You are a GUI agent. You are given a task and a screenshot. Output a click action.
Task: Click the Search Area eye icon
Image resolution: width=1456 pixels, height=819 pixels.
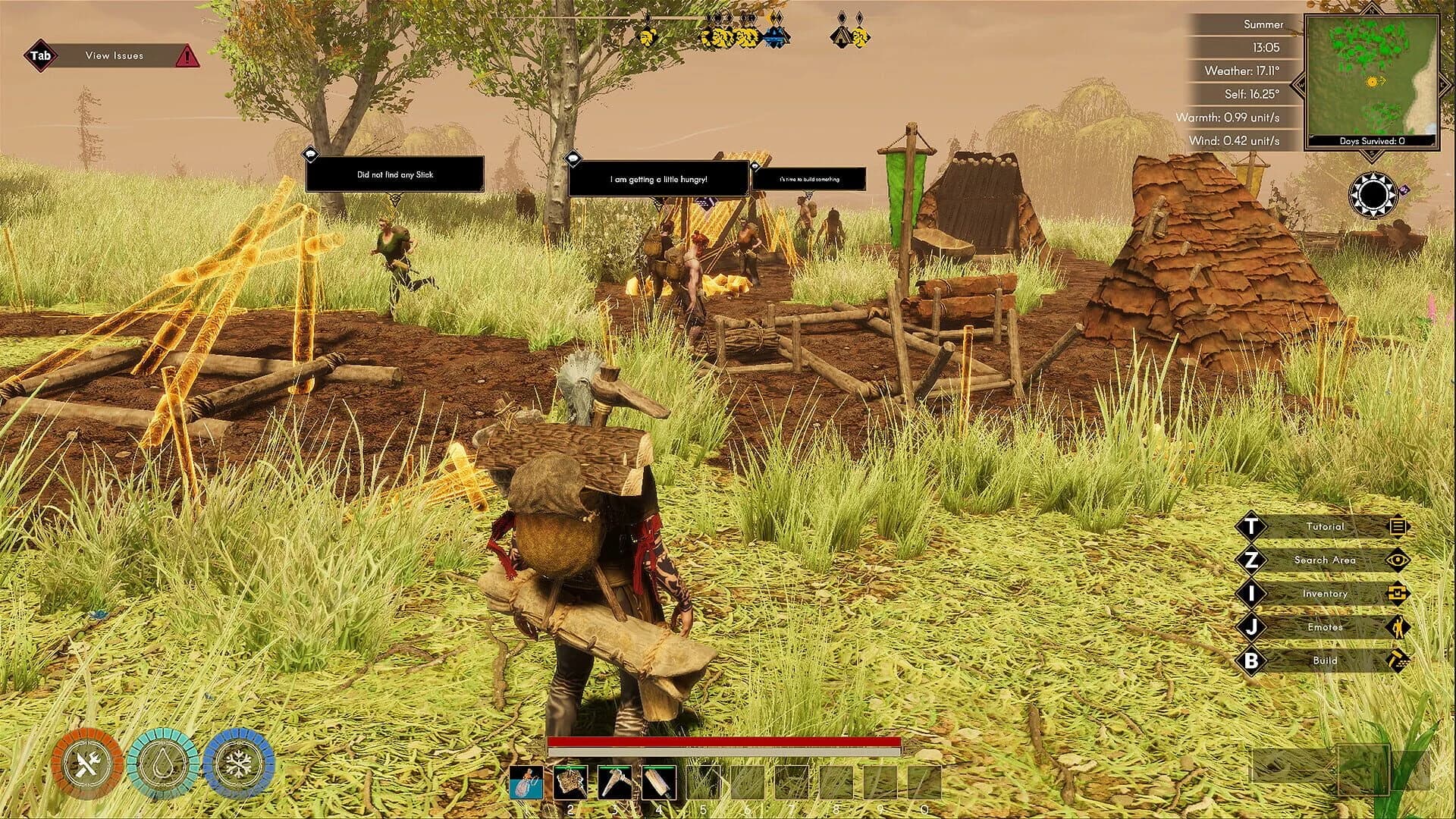(1398, 560)
